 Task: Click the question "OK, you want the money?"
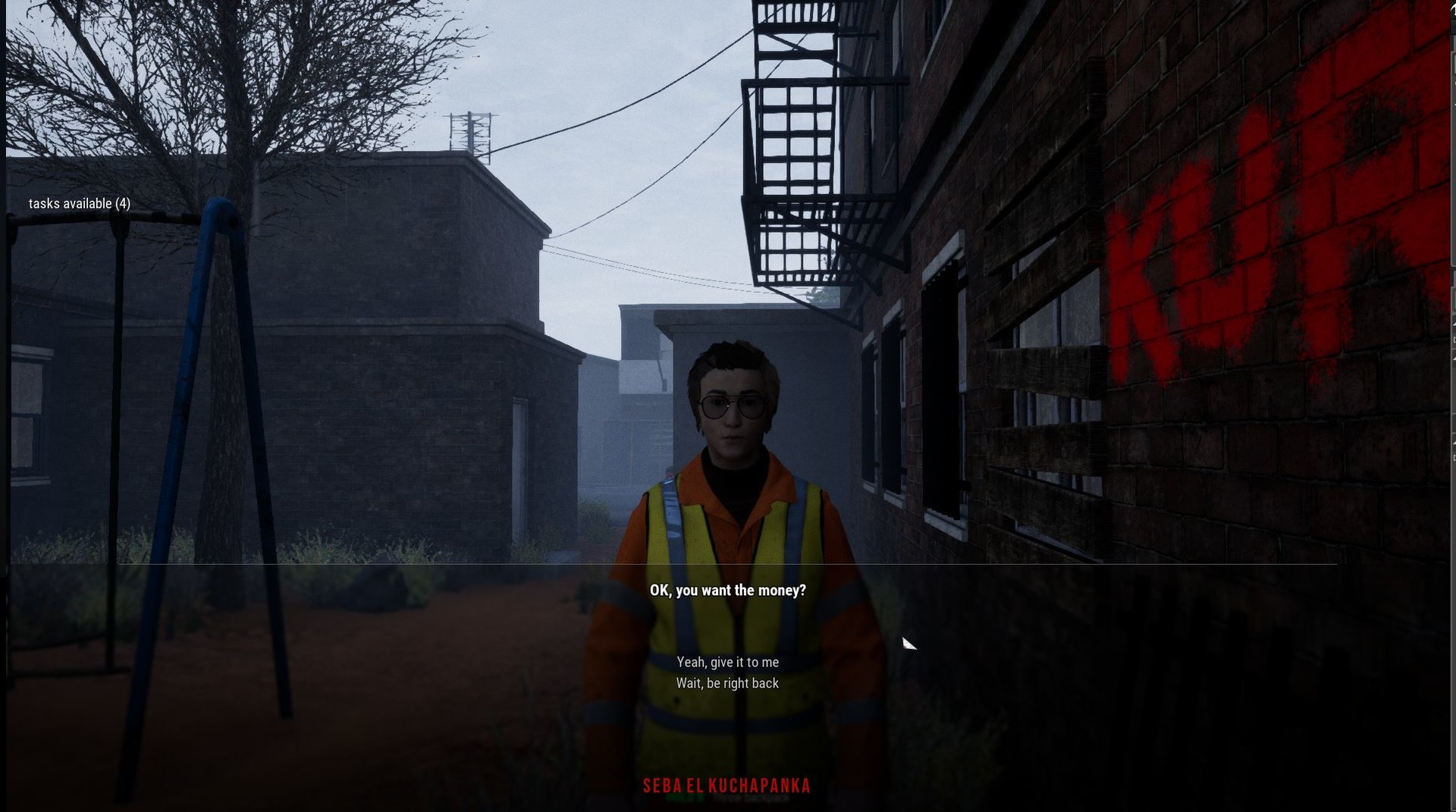(x=727, y=590)
